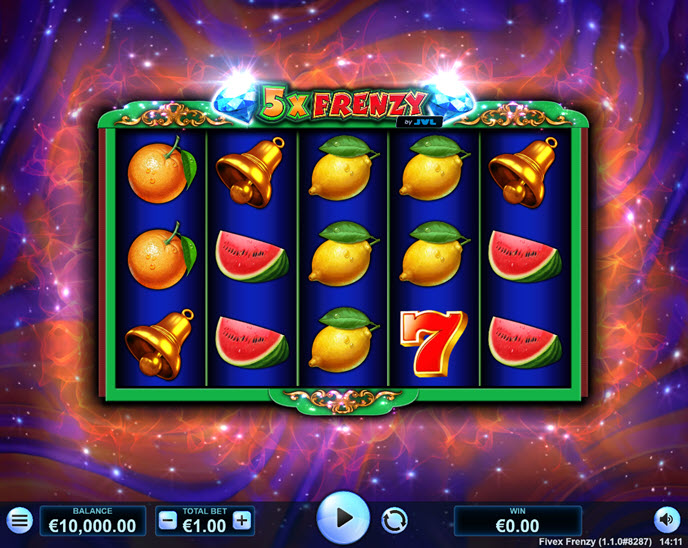Screen dimensions: 688x548
Task: Increase the total bet with plus
Action: click(242, 520)
